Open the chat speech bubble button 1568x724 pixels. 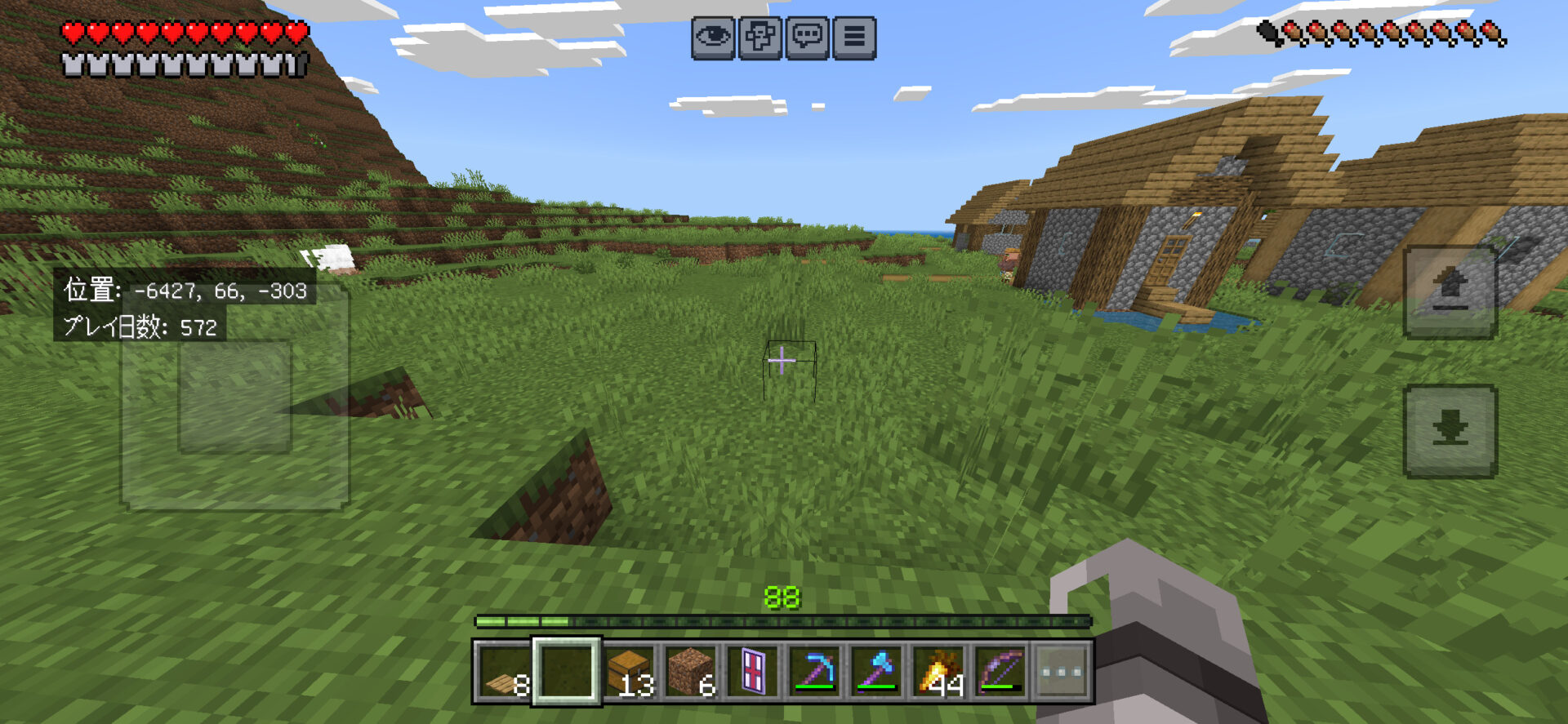pos(808,38)
